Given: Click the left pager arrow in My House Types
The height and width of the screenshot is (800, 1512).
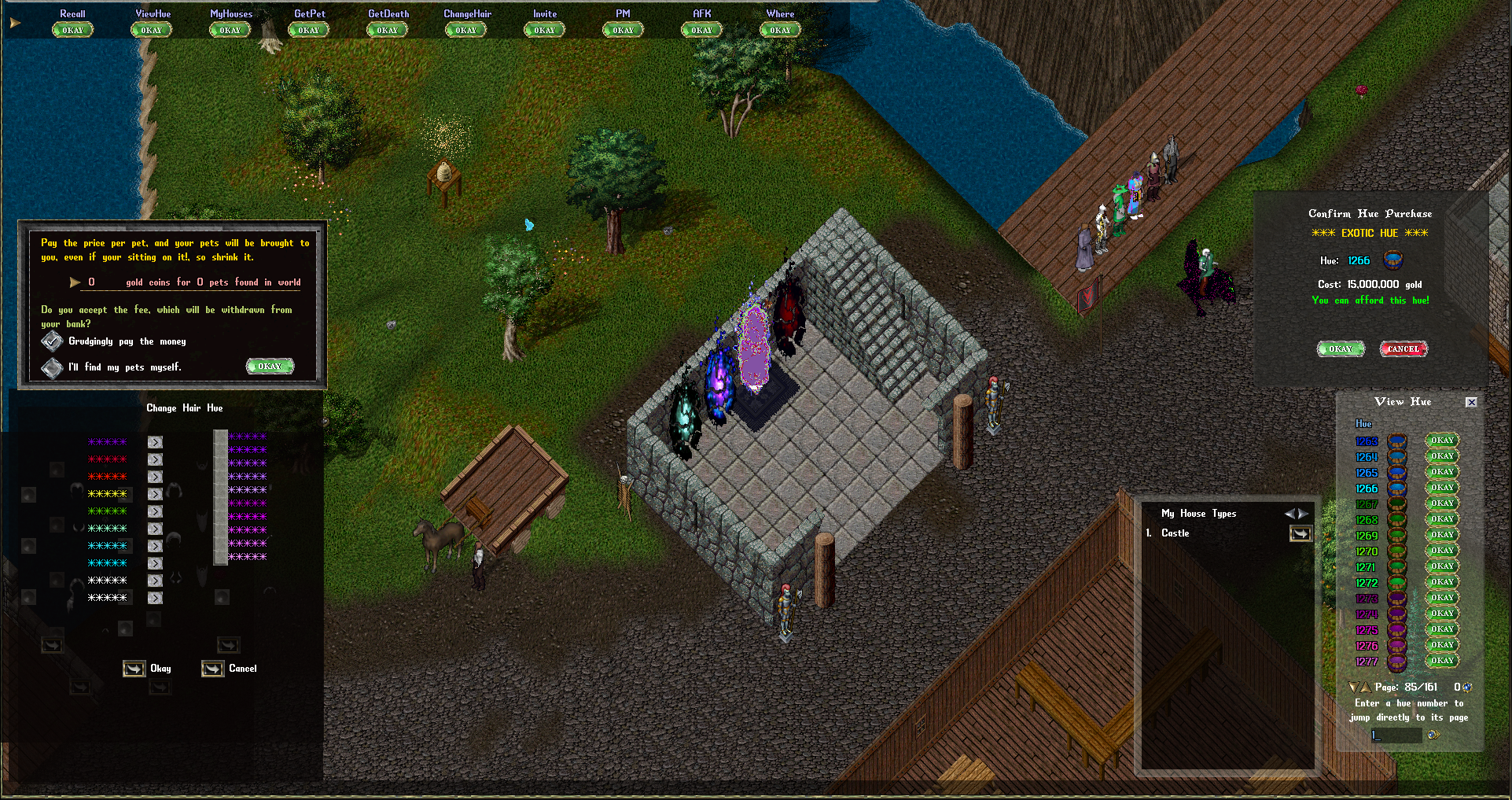Looking at the screenshot, I should 1292,513.
